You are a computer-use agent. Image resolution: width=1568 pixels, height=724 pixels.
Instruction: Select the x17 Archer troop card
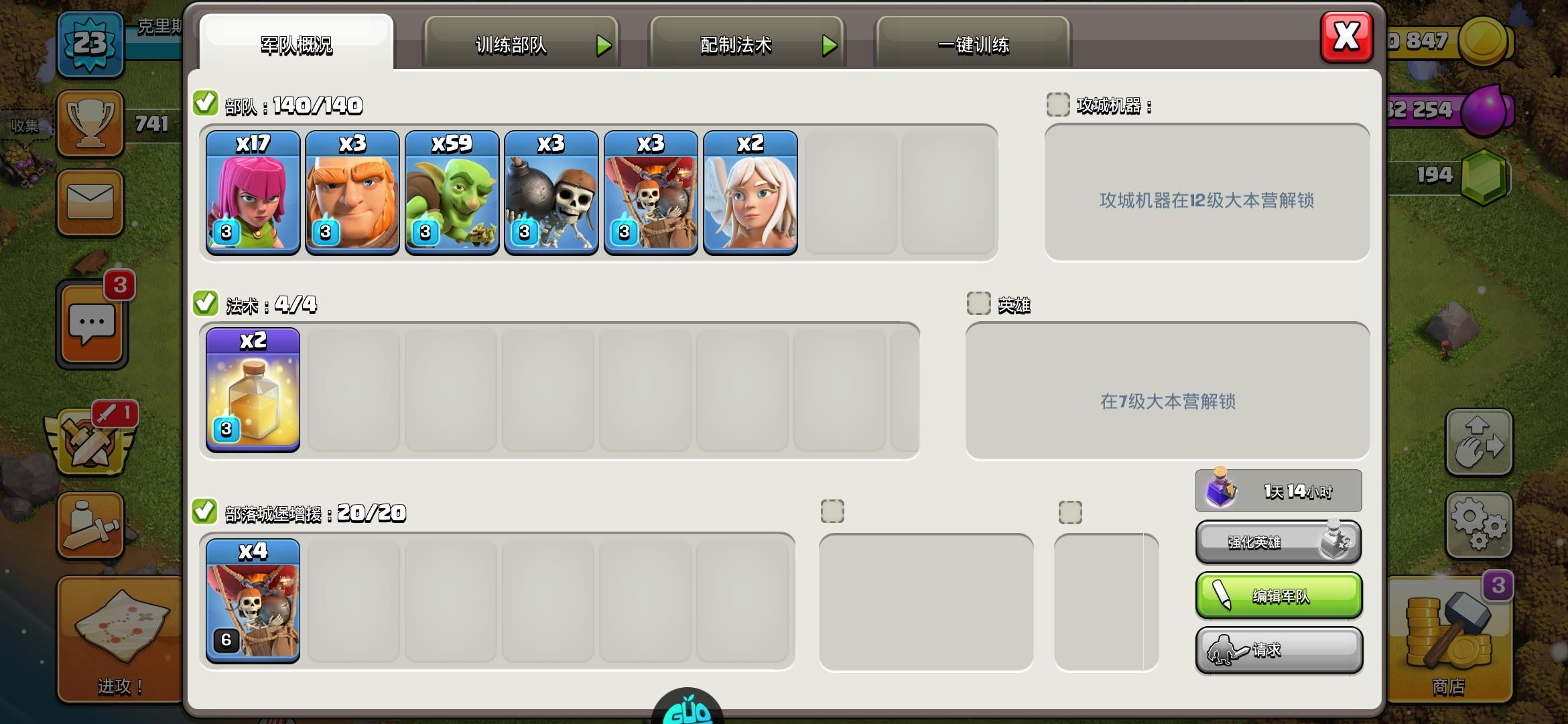click(x=253, y=192)
